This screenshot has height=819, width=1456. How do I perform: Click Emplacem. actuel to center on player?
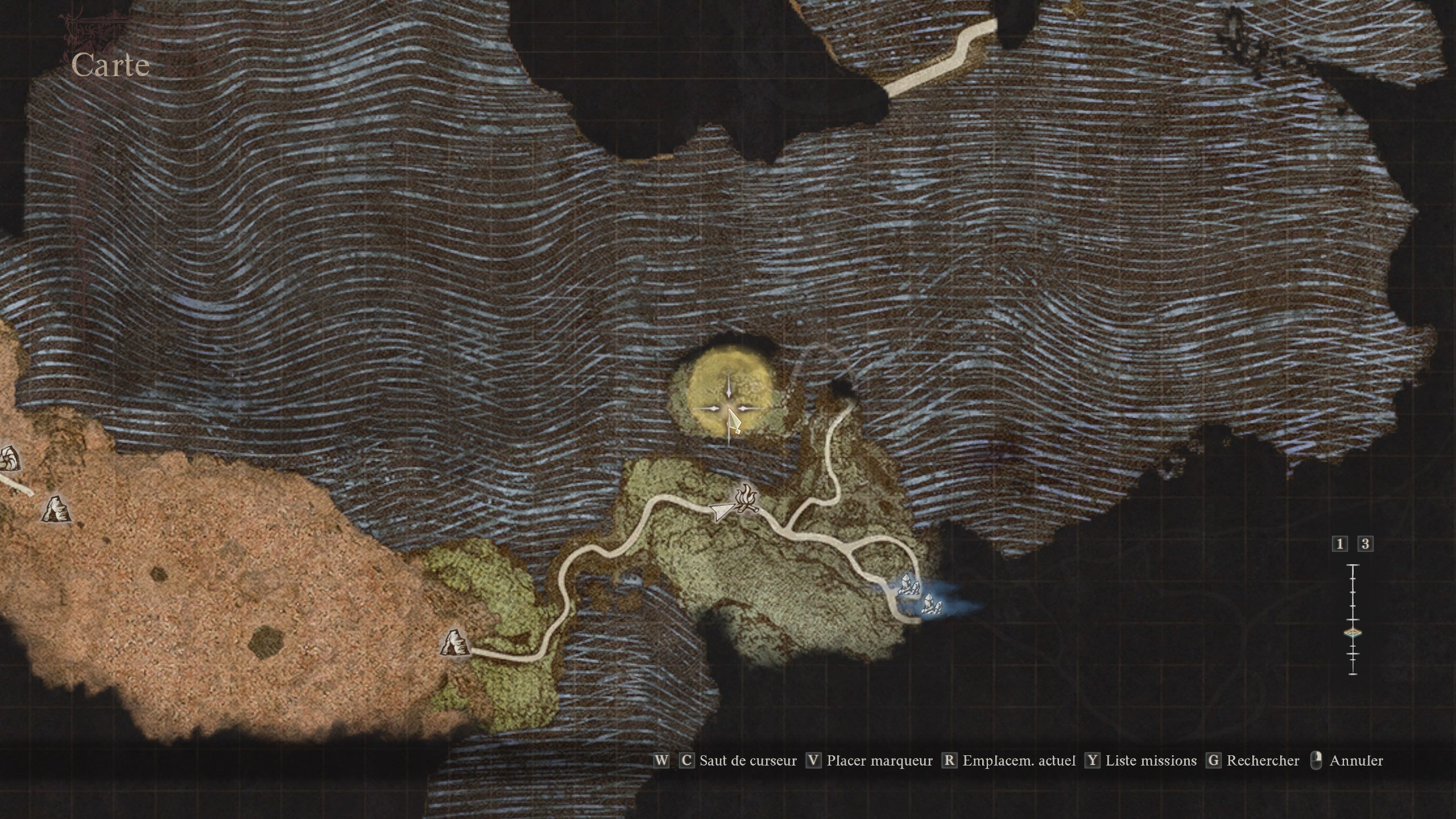(x=1018, y=761)
